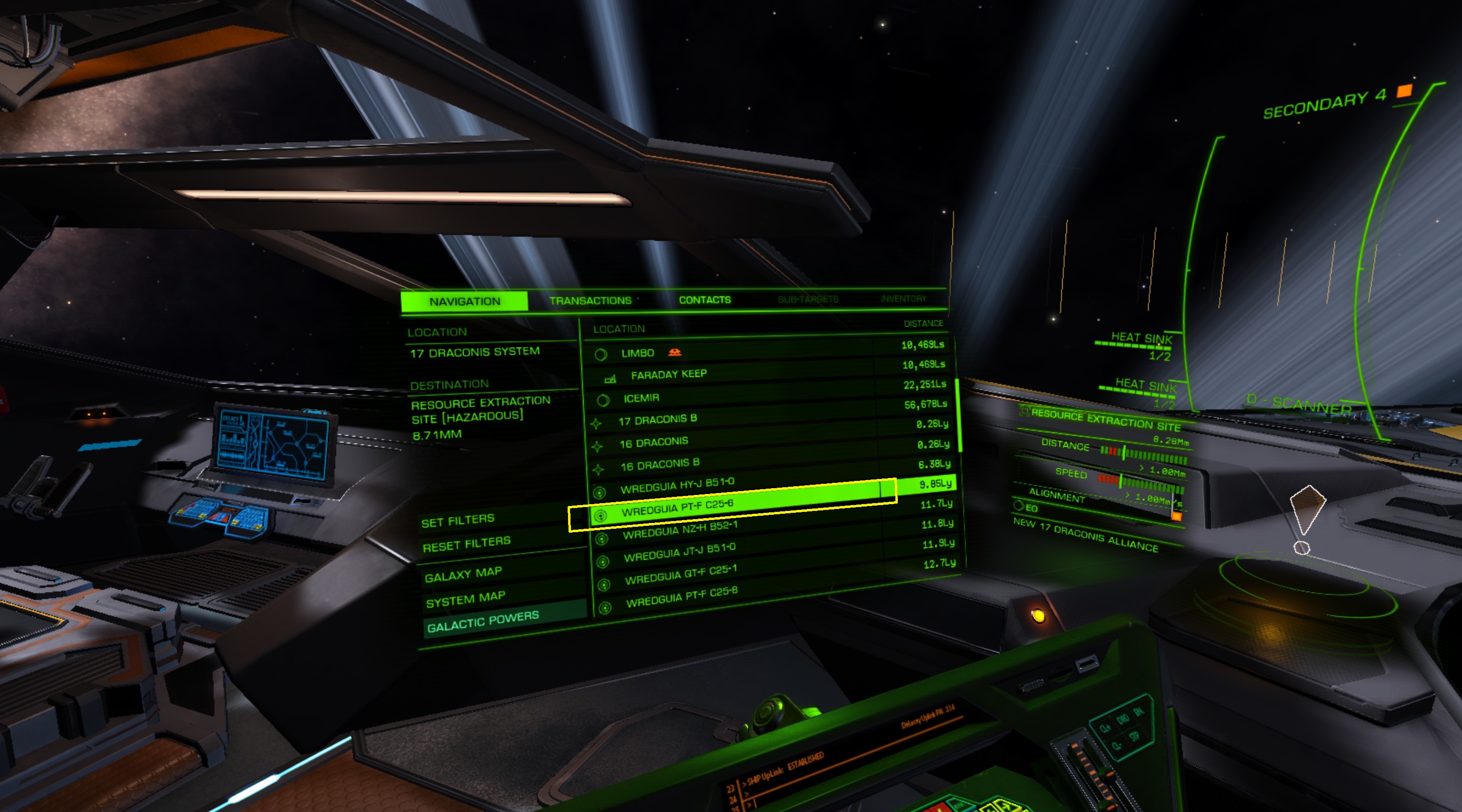Choose Wredguia PT-F C25-8 system
Viewport: 1462px width, 812px height.
click(x=682, y=597)
